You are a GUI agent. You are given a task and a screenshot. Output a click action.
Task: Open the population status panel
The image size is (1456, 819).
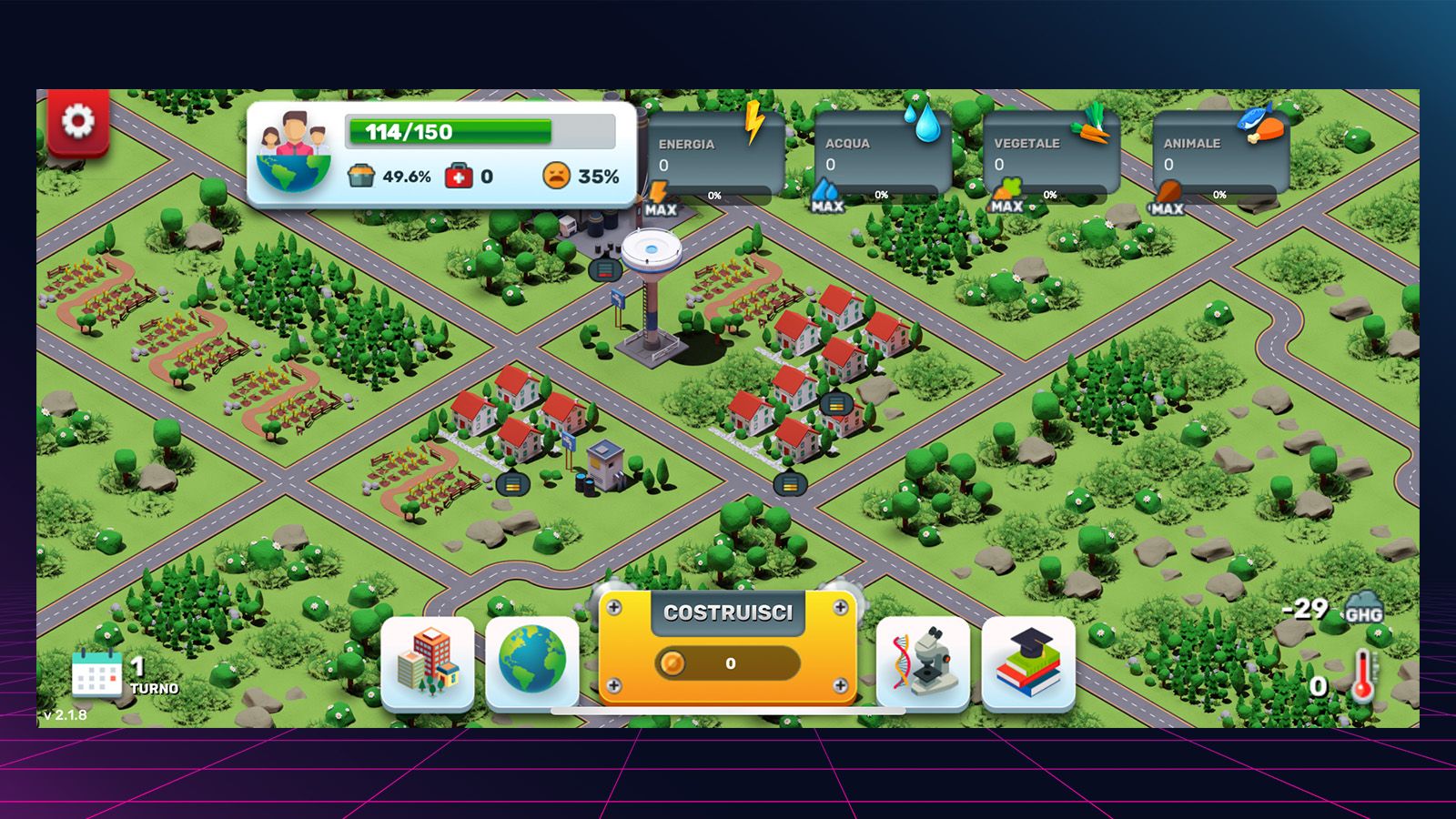pos(441,154)
